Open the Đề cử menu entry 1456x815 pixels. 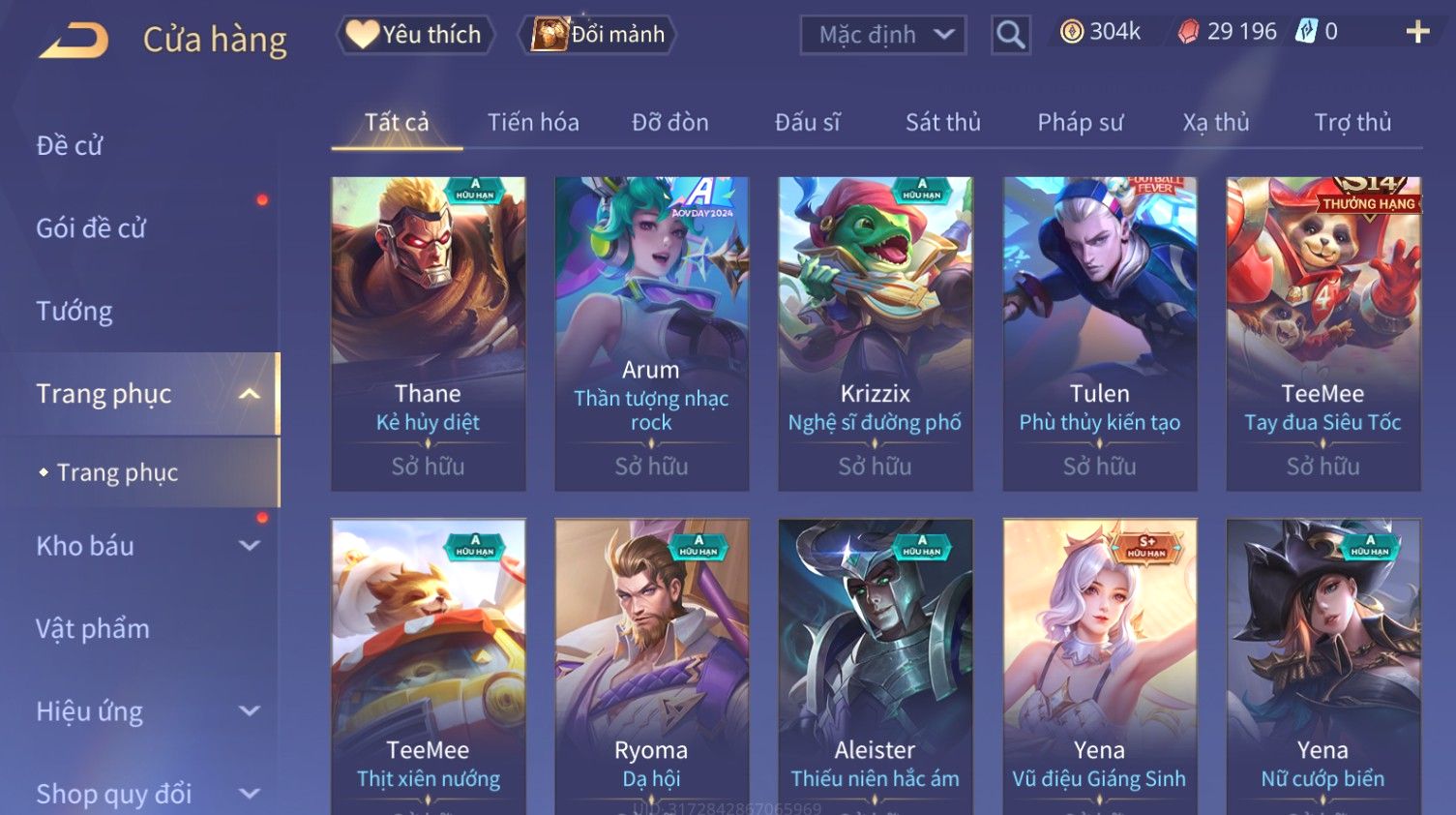[70, 146]
